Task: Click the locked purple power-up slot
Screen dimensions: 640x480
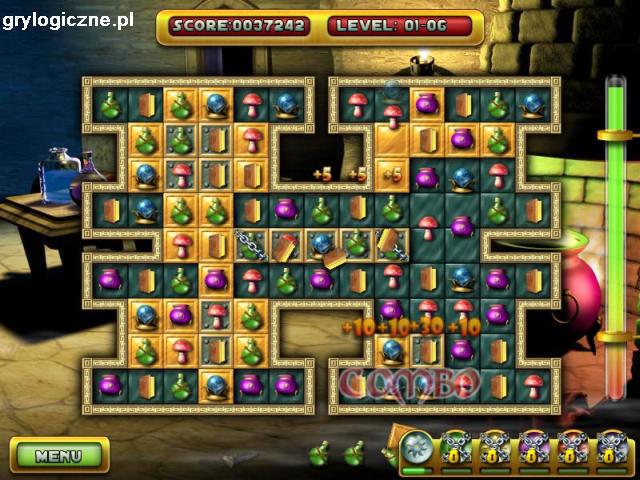Action: tap(534, 449)
